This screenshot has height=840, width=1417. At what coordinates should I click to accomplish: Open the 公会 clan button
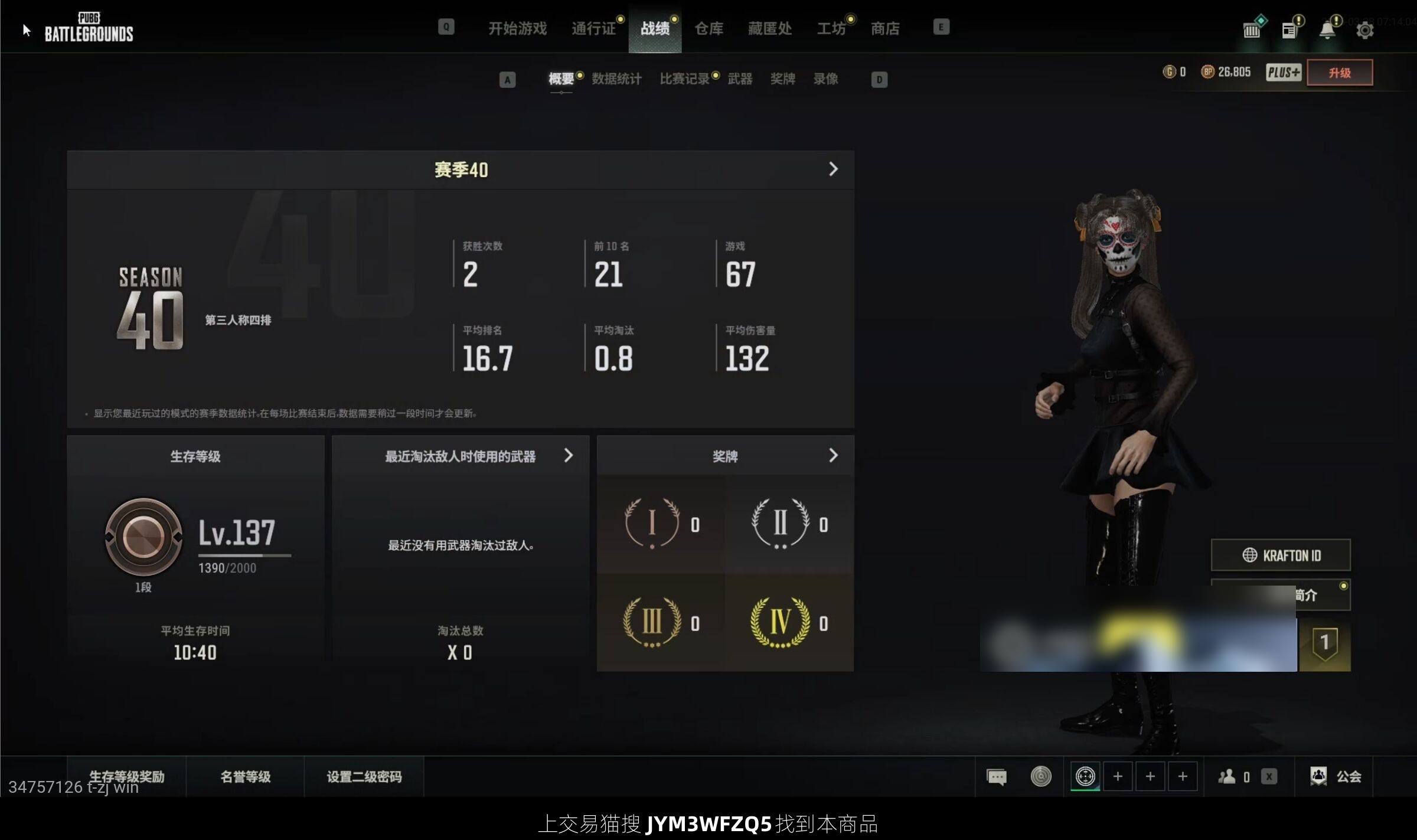[x=1336, y=776]
